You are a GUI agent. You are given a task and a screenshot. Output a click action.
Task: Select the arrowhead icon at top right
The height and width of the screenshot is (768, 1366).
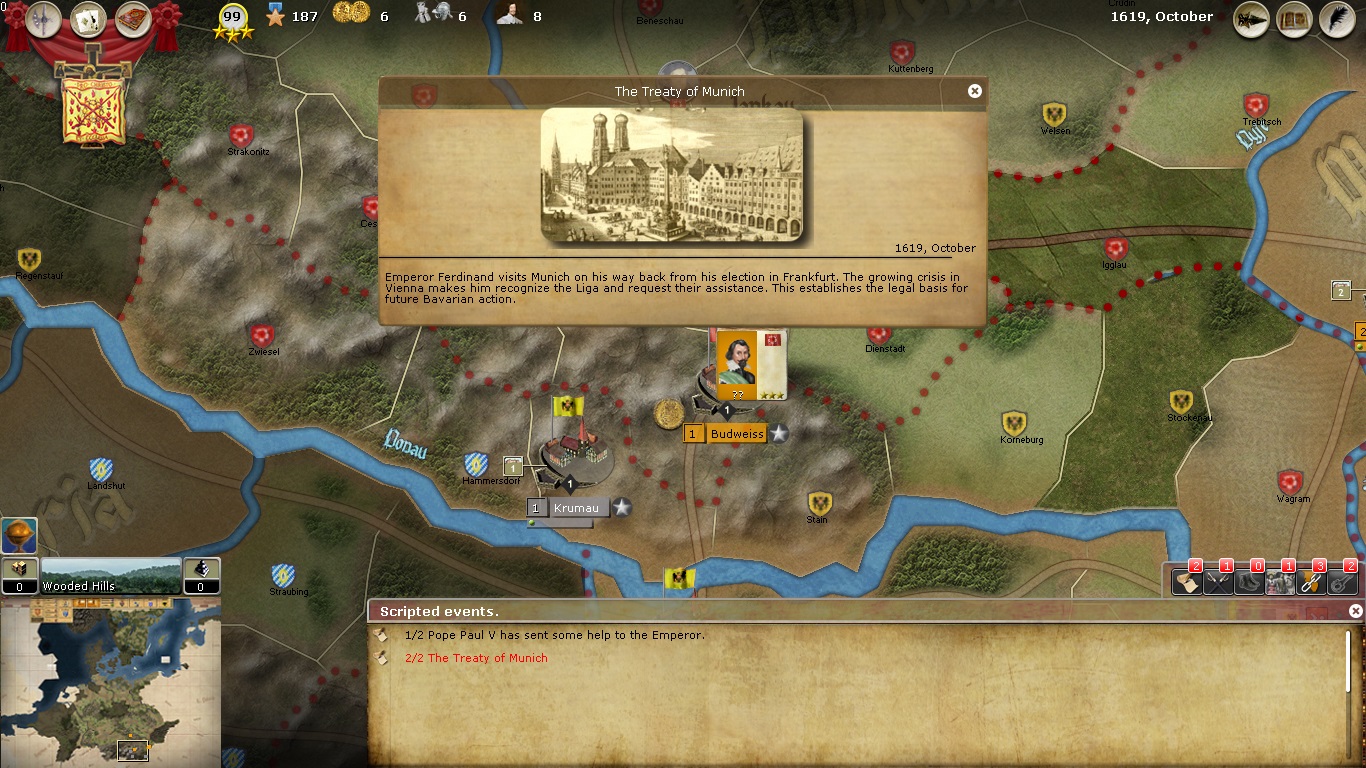click(1251, 20)
